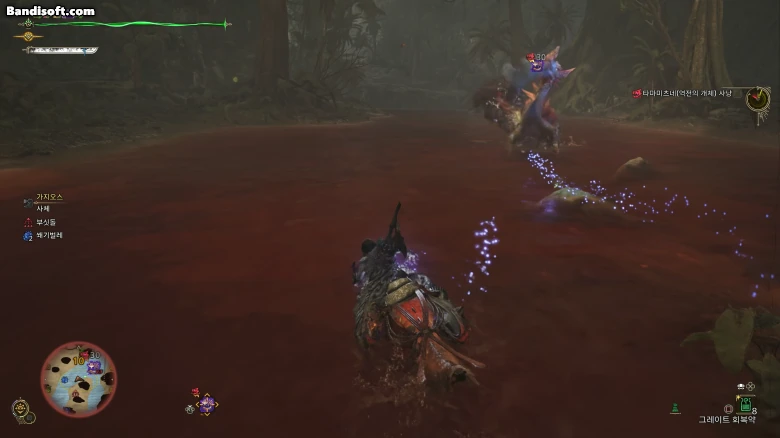Click the Seikret mount icon beside minimap
The height and width of the screenshot is (438, 780).
[20, 409]
